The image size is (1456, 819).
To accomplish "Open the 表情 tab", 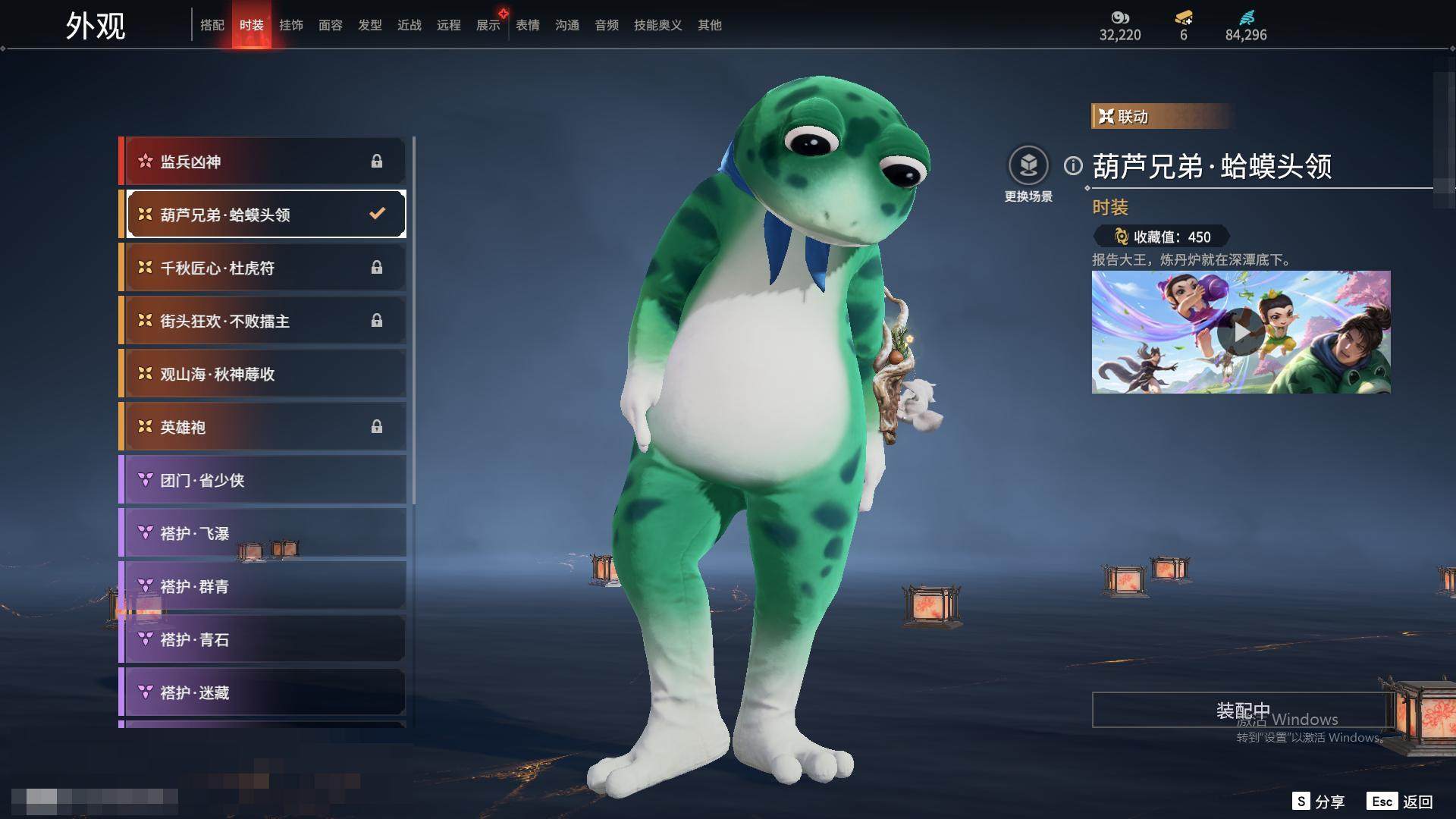I will point(528,25).
